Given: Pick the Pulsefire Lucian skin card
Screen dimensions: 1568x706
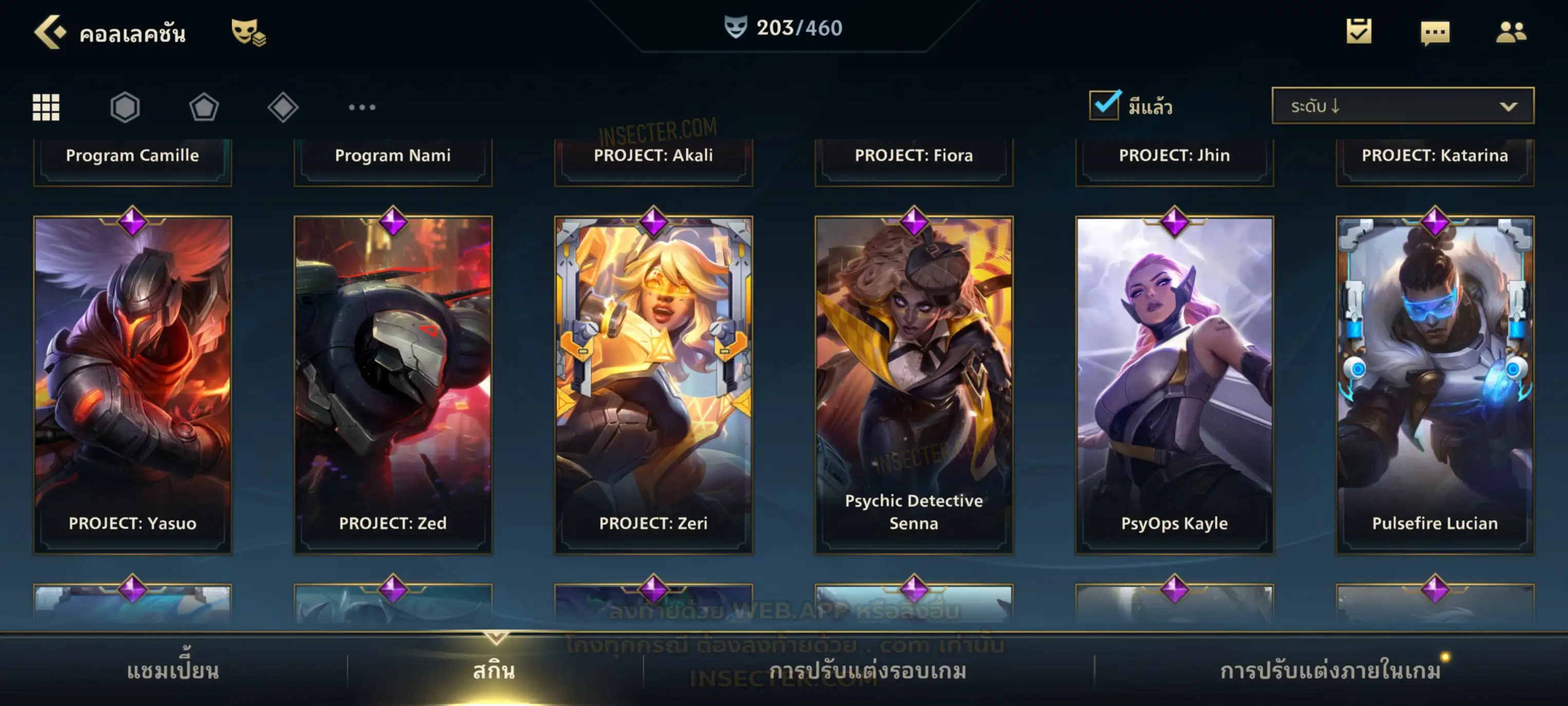Looking at the screenshot, I should click(x=1435, y=384).
